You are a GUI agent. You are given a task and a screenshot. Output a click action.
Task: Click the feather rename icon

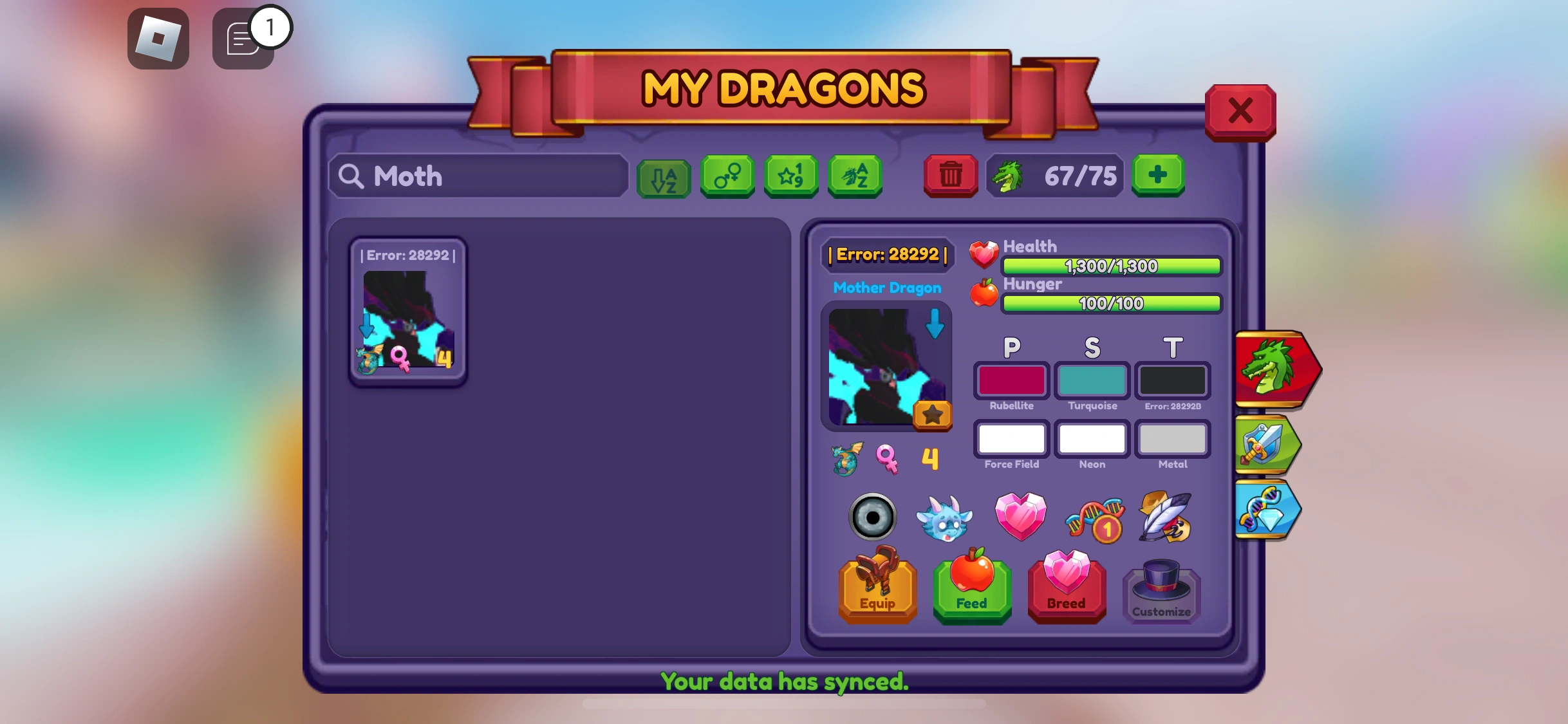click(1166, 517)
